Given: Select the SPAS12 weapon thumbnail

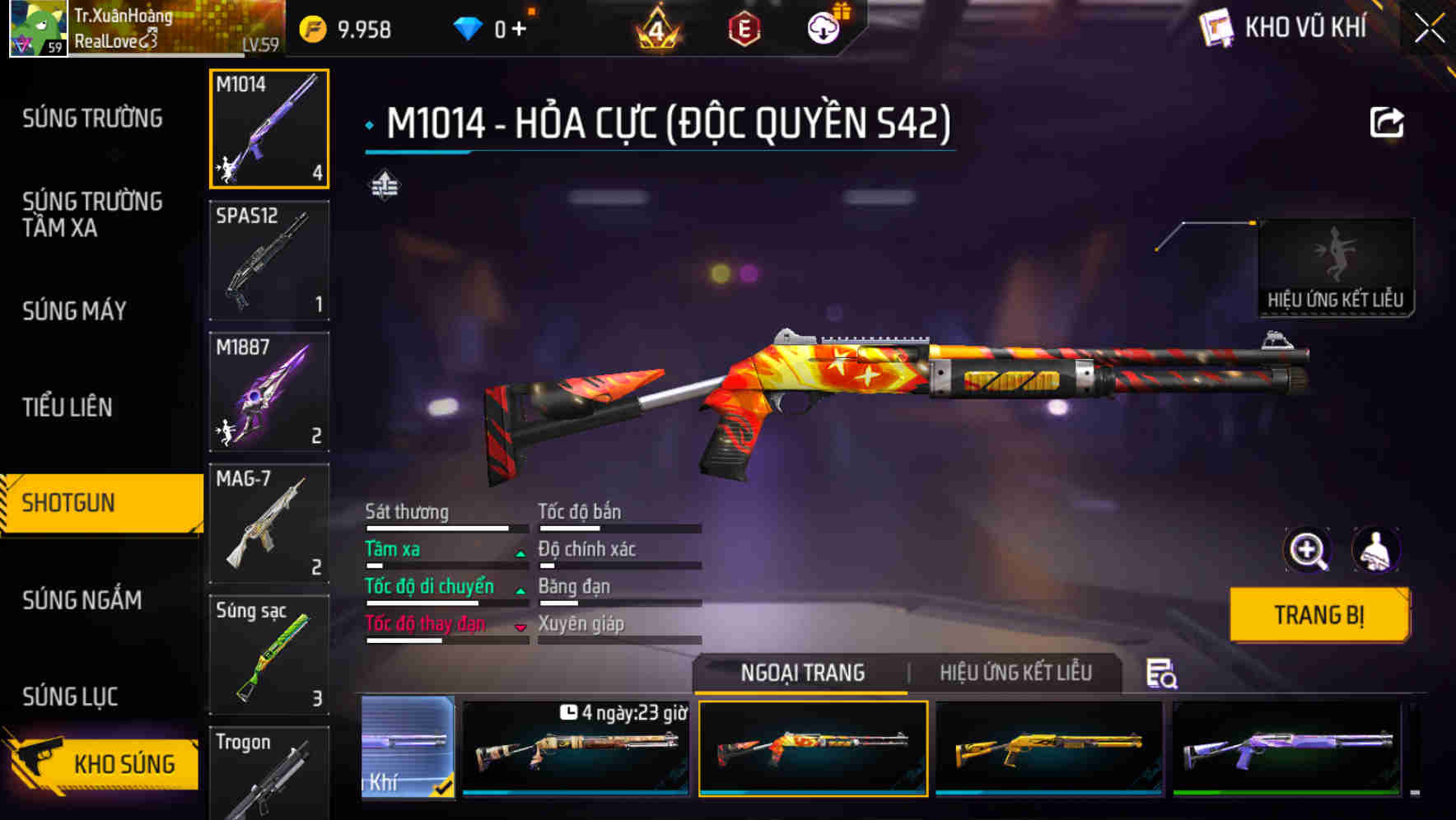Looking at the screenshot, I should (269, 259).
